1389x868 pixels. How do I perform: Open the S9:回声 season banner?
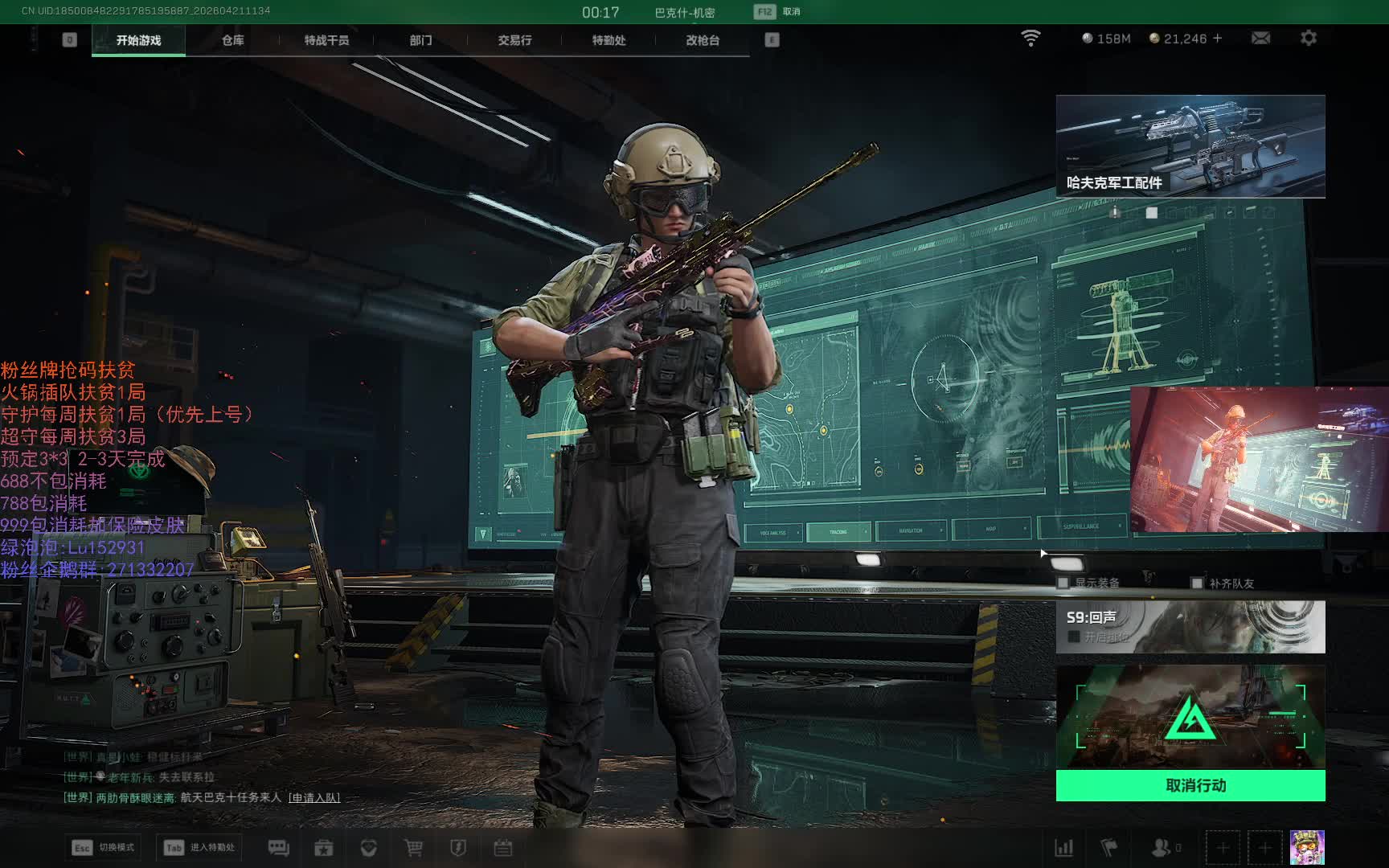[x=1190, y=626]
